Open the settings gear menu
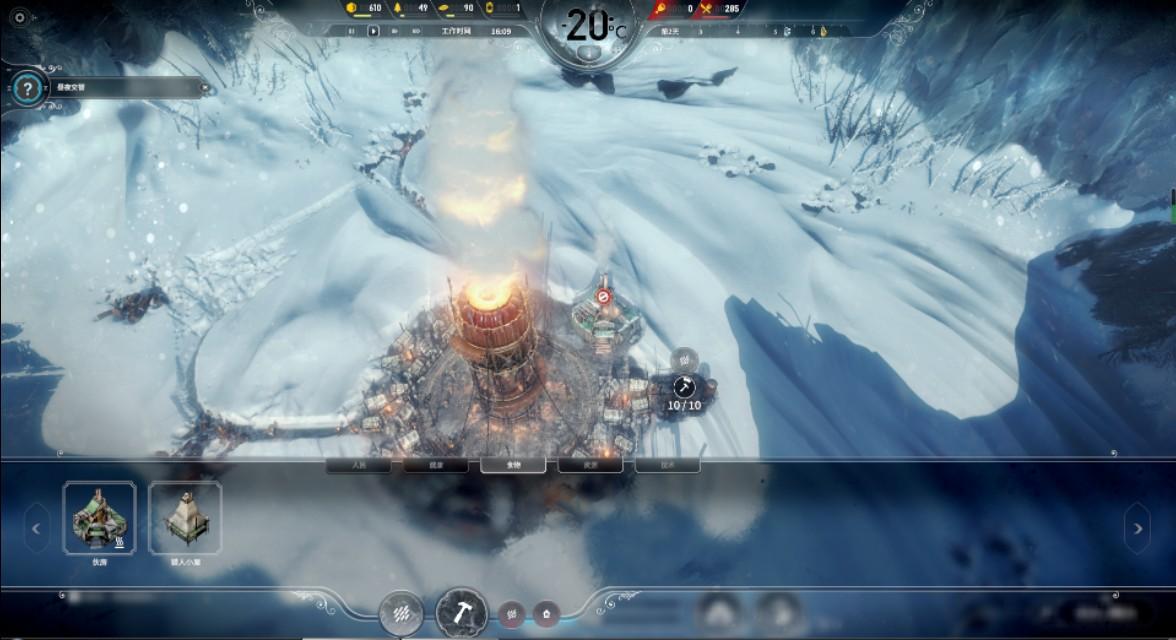1176x640 pixels. coord(21,17)
